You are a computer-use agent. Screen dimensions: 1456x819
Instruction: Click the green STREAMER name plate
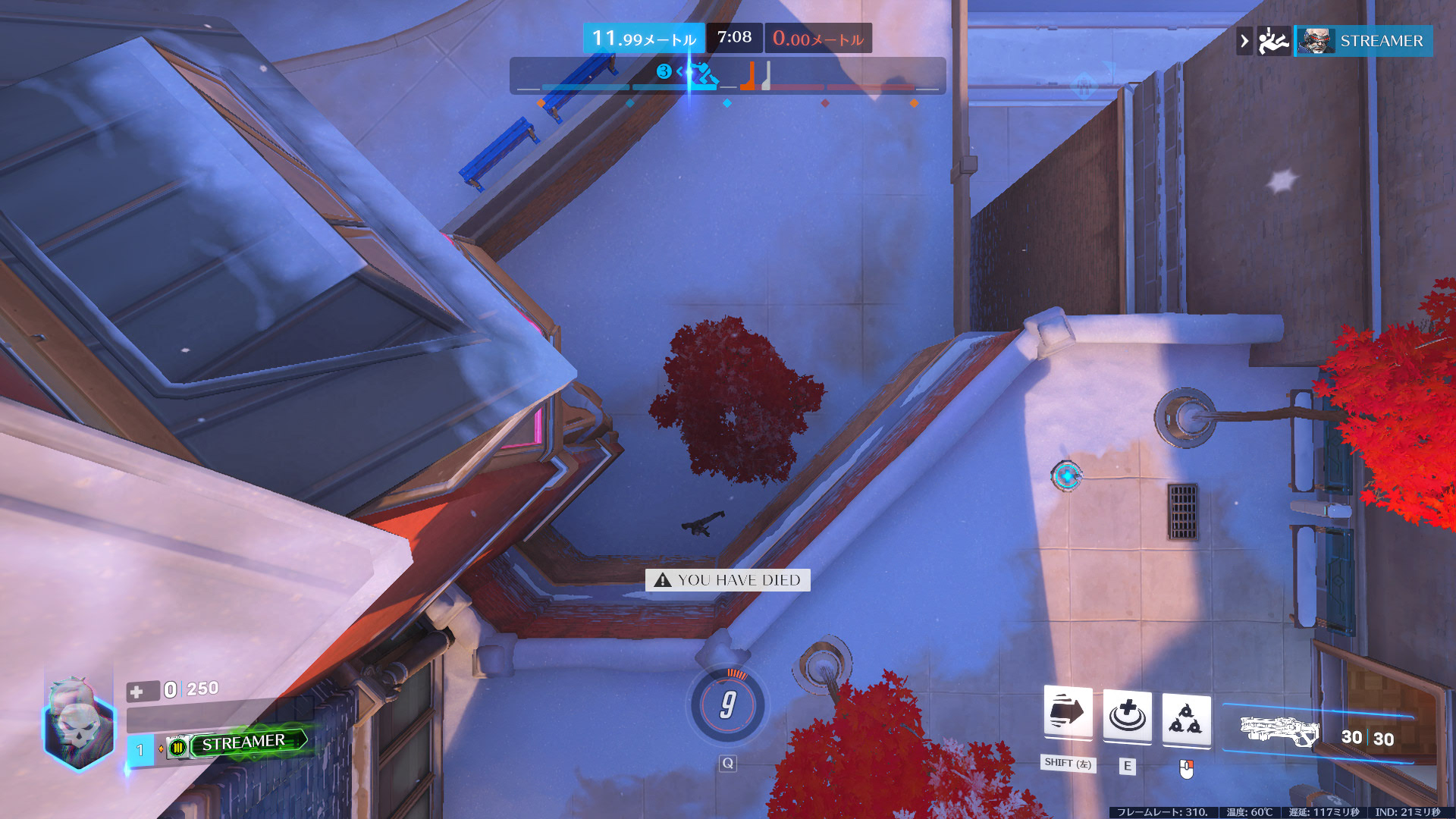point(244,742)
